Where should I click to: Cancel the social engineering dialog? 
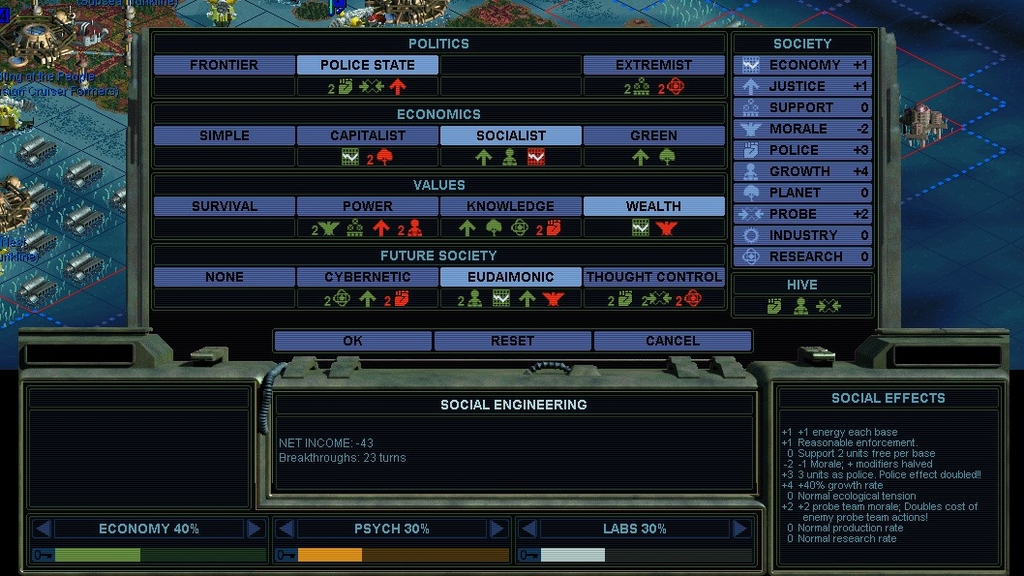pyautogui.click(x=672, y=341)
